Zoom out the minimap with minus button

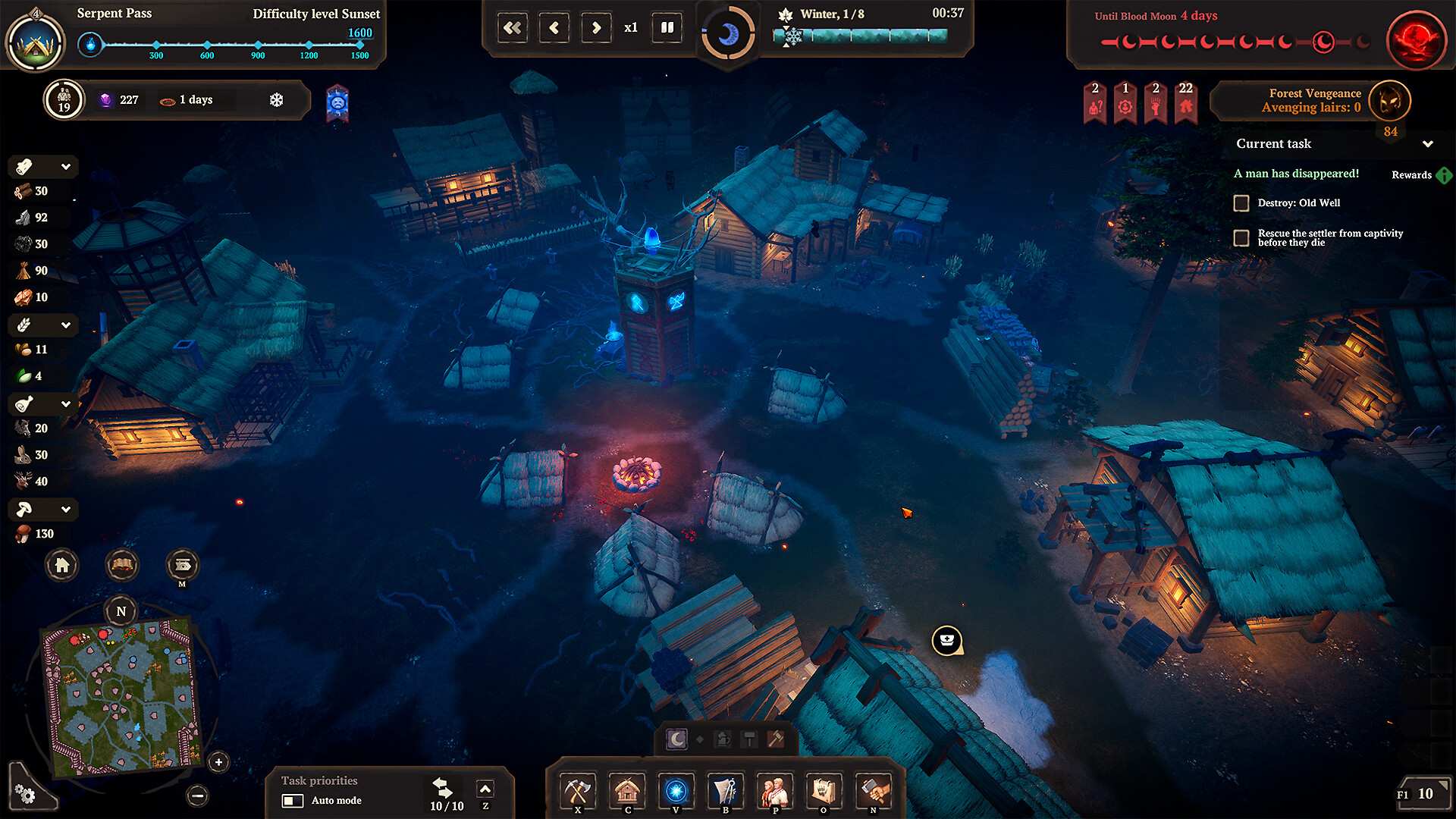197,795
